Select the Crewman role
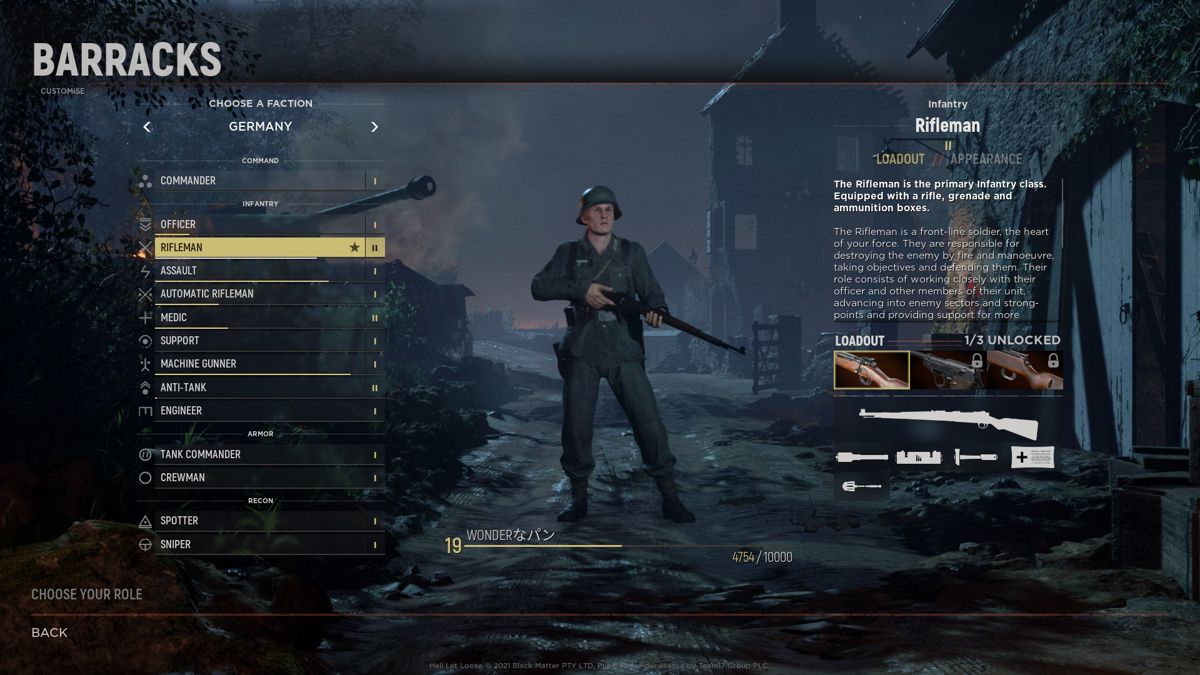Viewport: 1200px width, 675px height. (x=260, y=478)
